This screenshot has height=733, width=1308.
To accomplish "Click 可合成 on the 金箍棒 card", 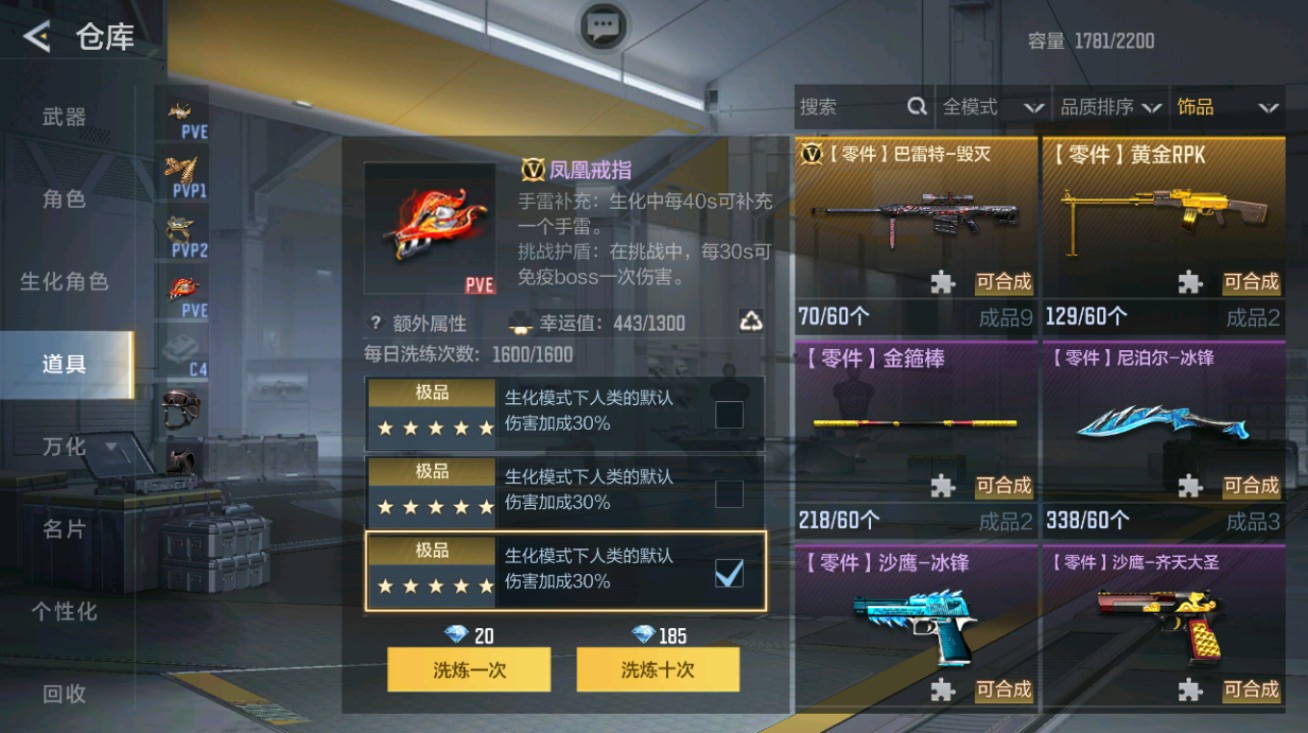I will [1003, 486].
